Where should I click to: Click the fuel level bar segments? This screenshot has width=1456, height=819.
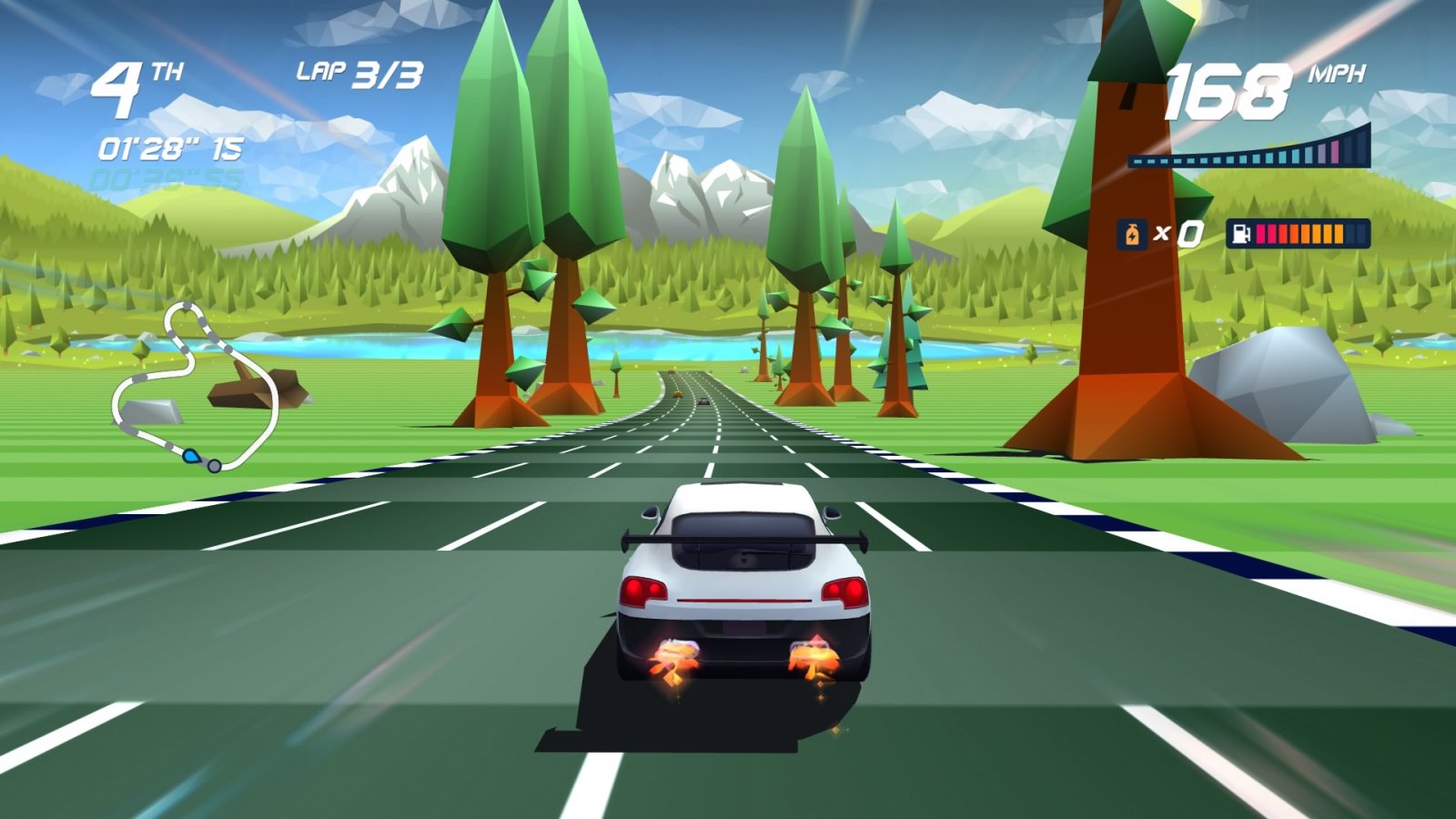1301,234
